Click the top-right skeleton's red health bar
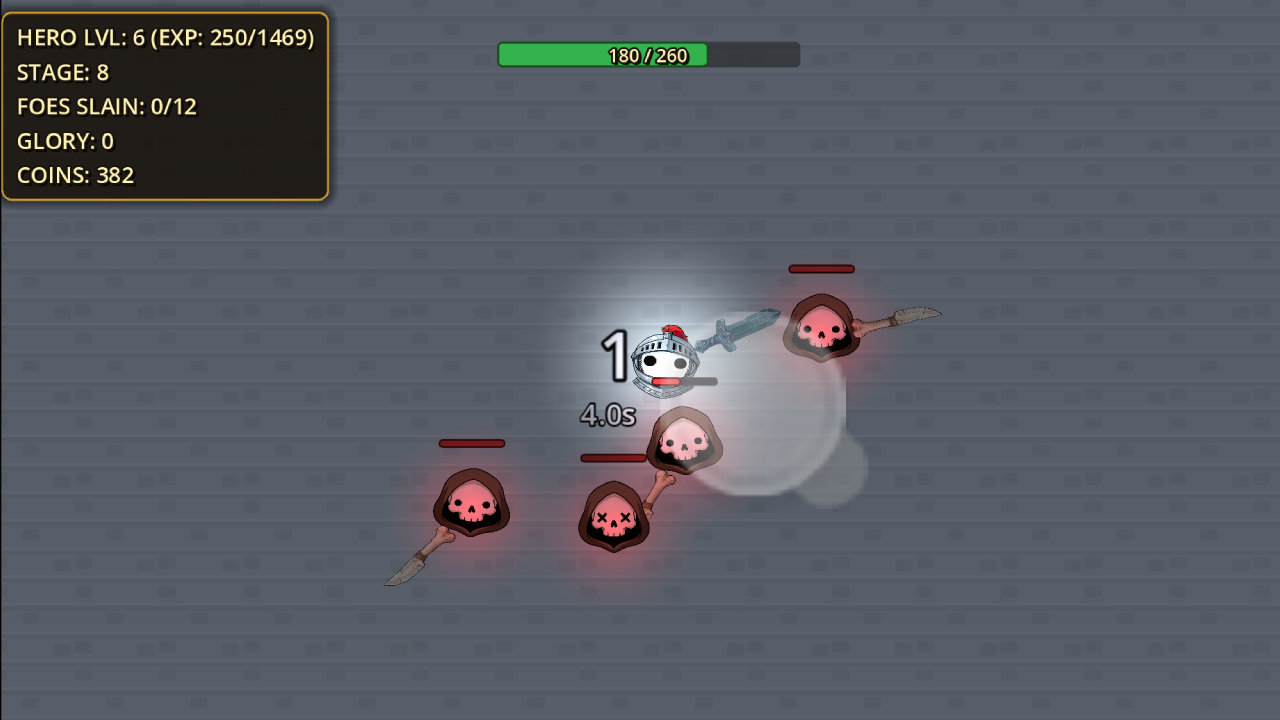The height and width of the screenshot is (720, 1280). [821, 268]
